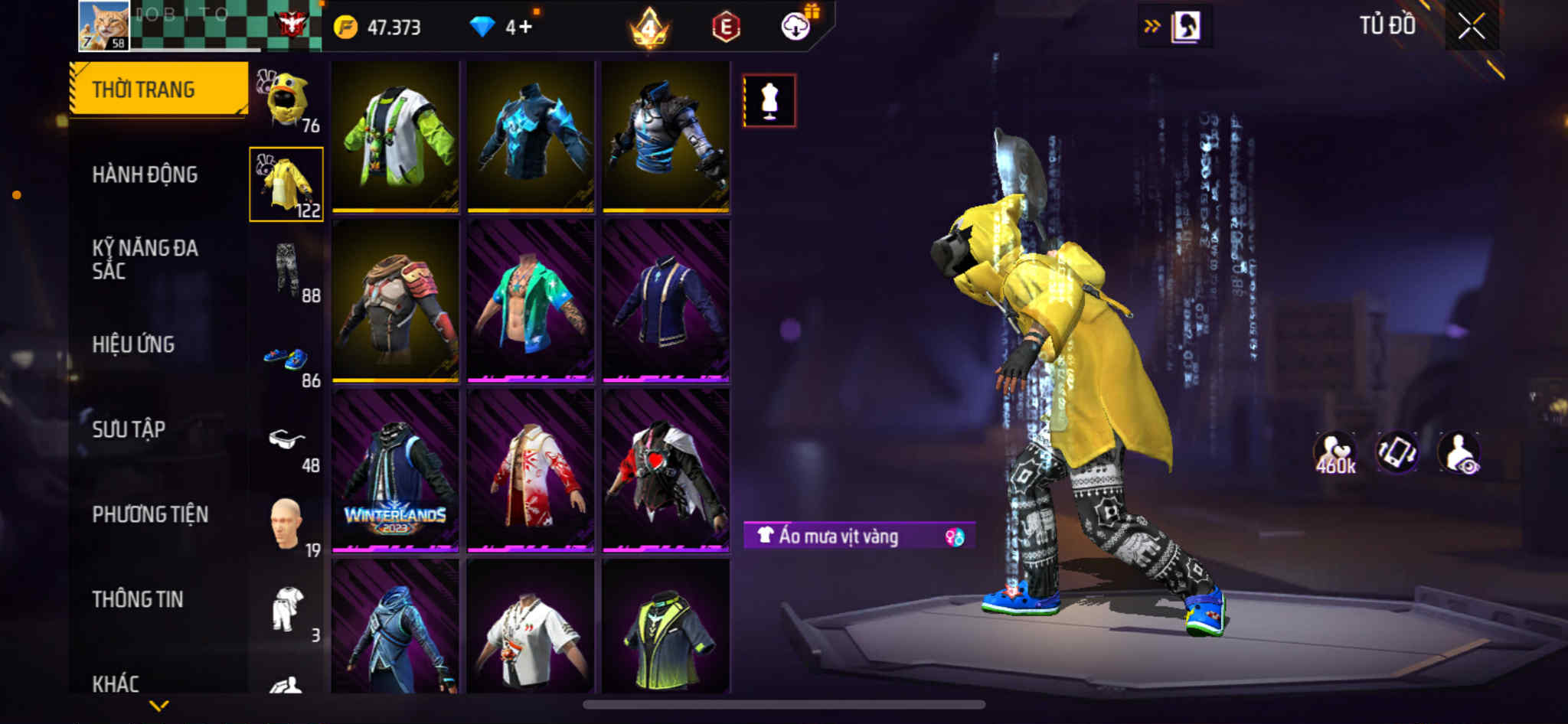Go to the Sưu Tập tab
1568x724 pixels.
pos(129,429)
